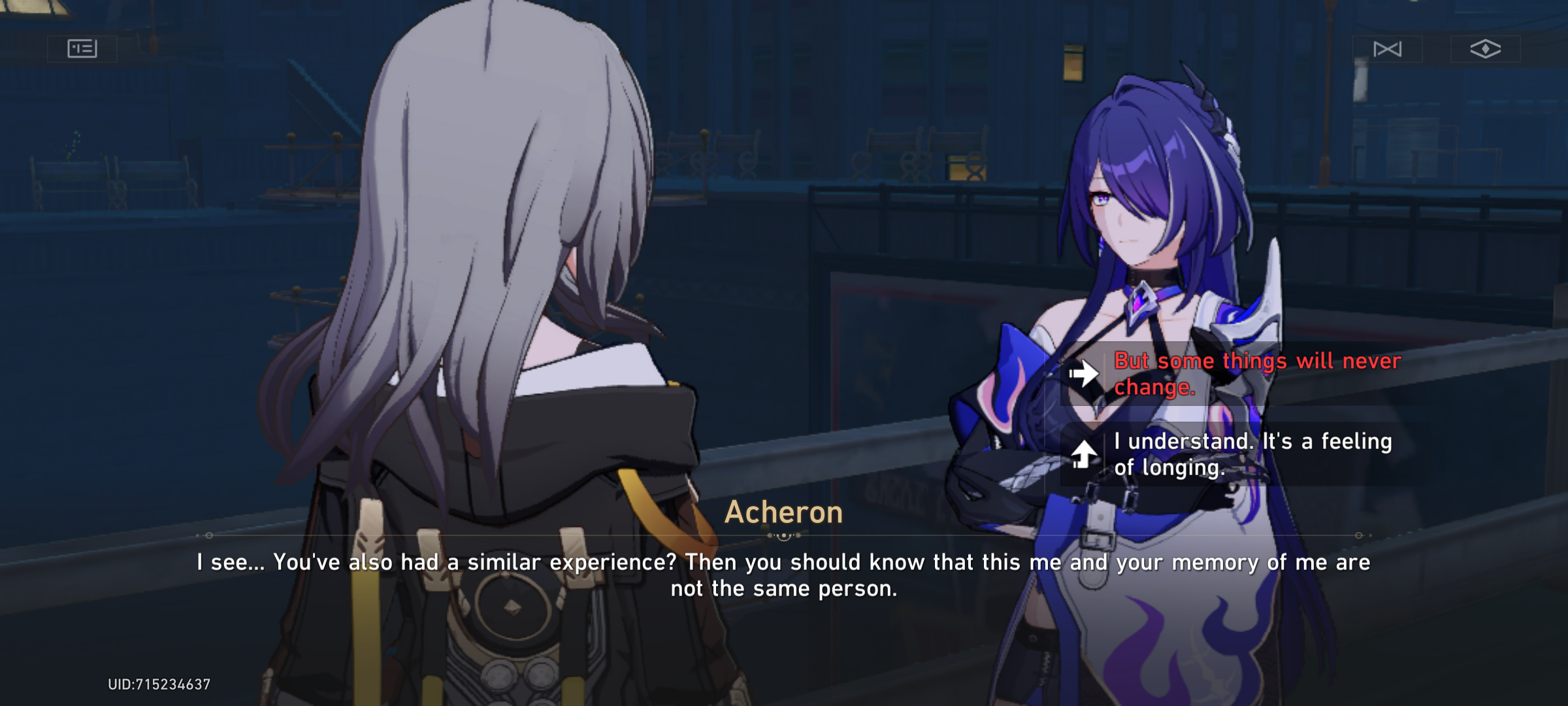Click the bowtie-shaped auto-advance icon
1568x706 pixels.
point(1389,49)
